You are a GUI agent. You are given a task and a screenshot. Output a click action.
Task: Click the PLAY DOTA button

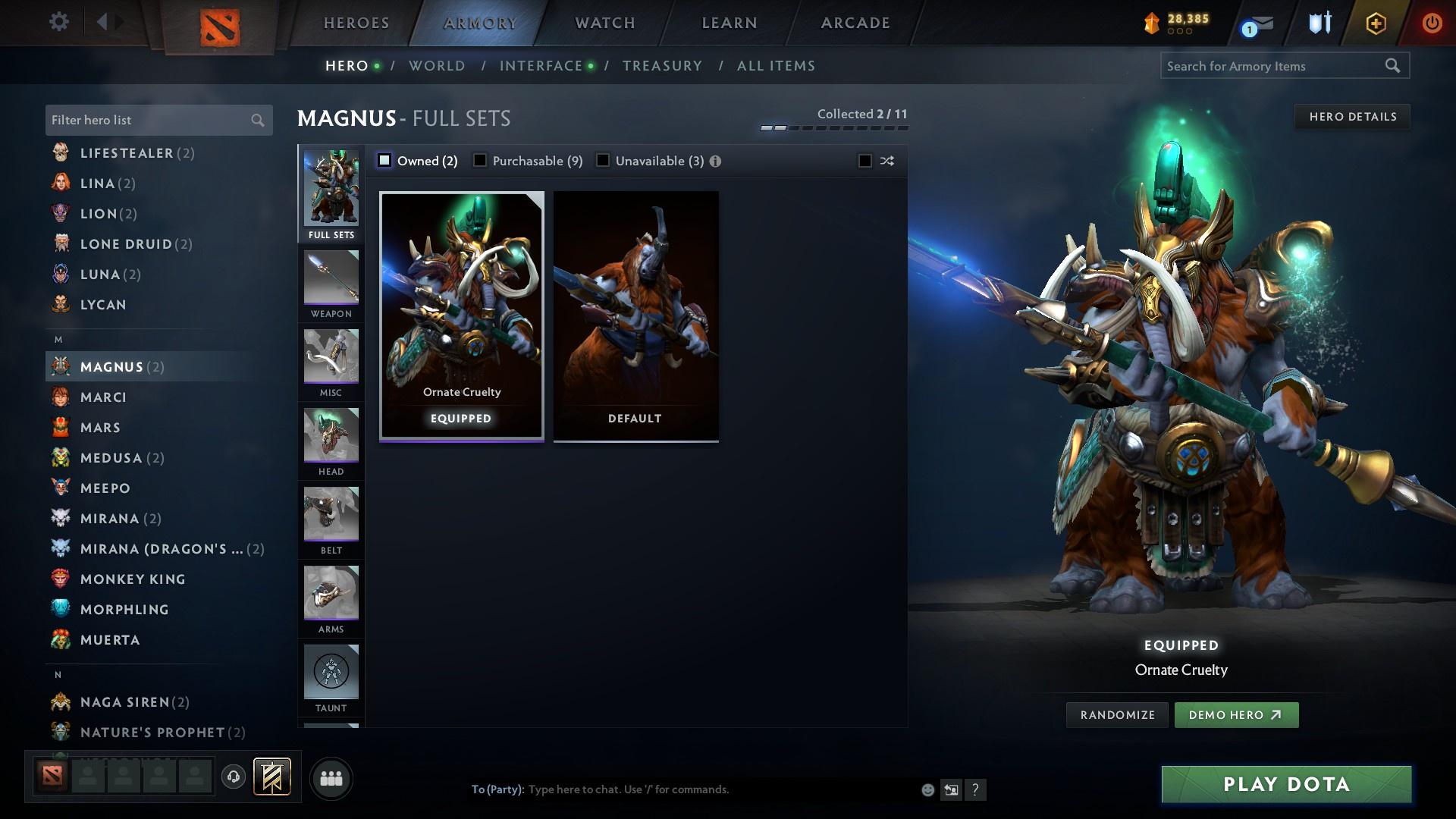(1285, 785)
